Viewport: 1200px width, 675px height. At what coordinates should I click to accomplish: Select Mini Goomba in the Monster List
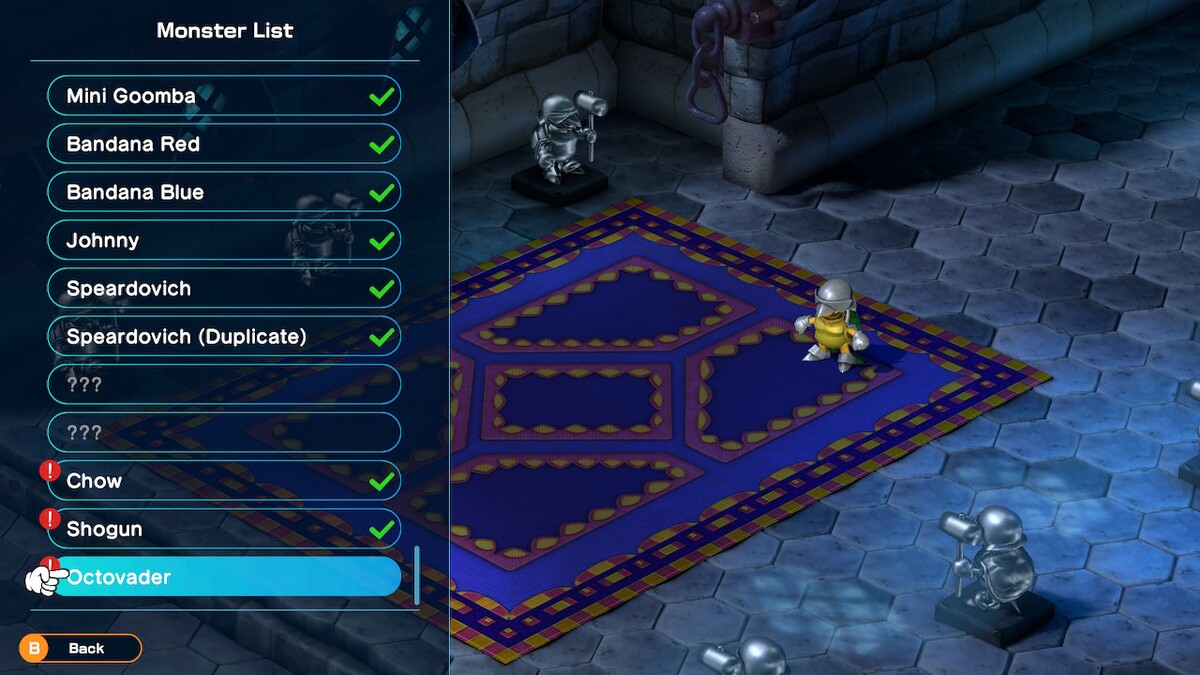(223, 96)
